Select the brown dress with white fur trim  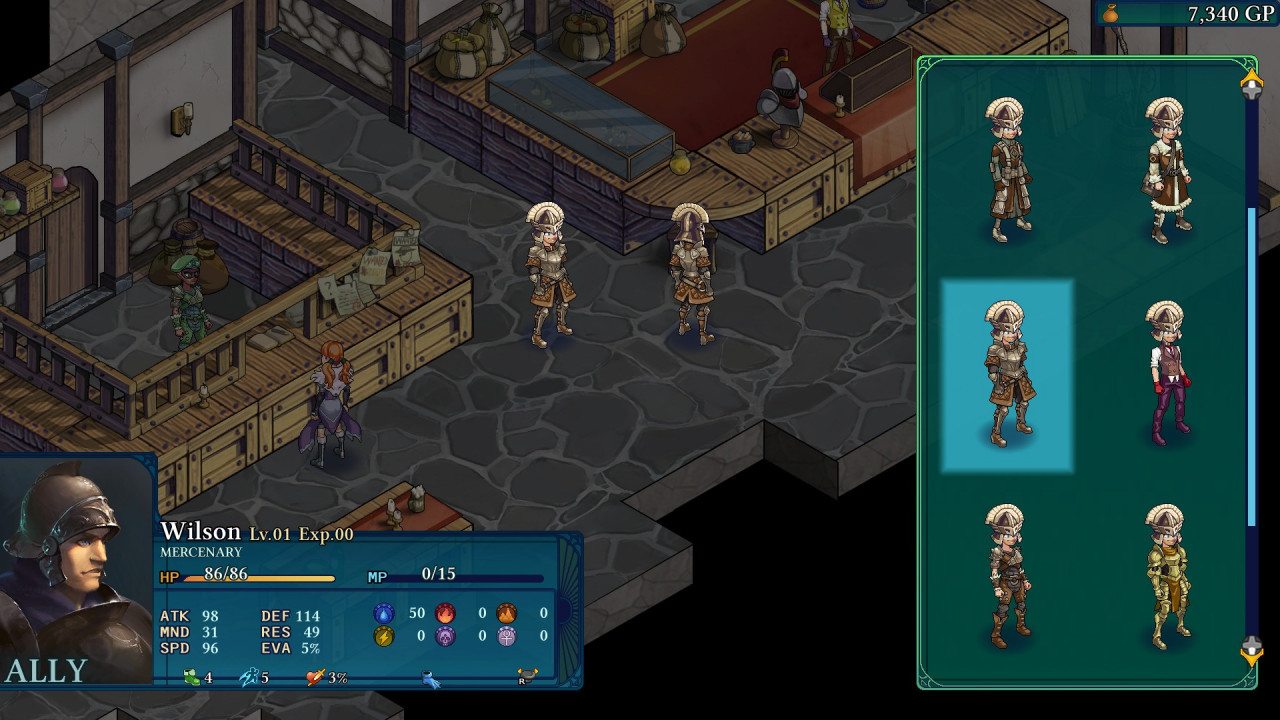[x=1165, y=170]
